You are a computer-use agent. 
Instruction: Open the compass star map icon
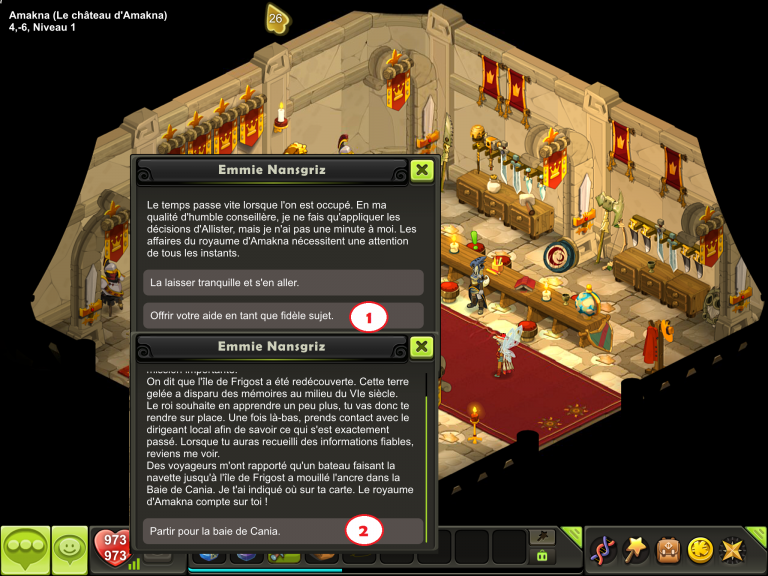733,549
